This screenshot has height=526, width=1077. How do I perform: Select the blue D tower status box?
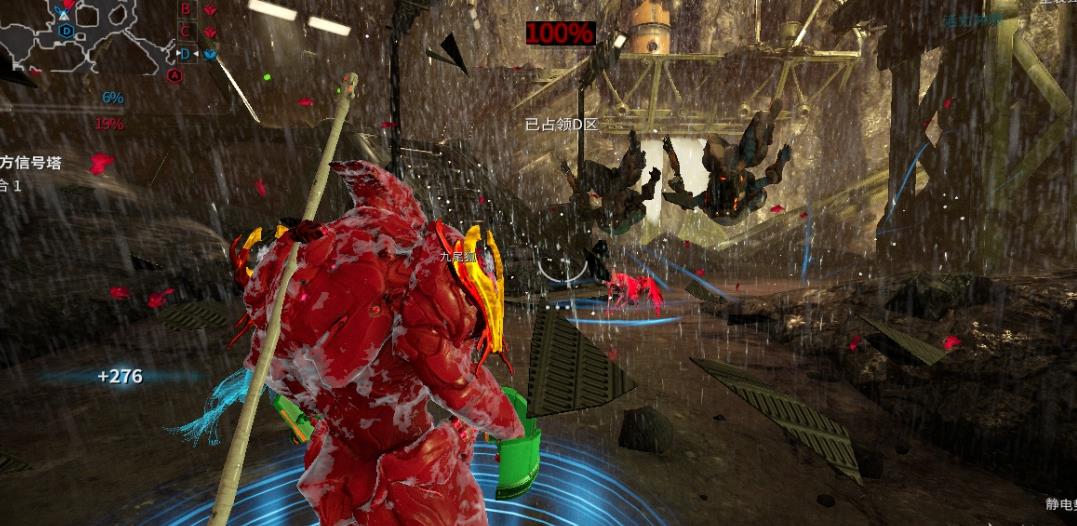(x=185, y=54)
